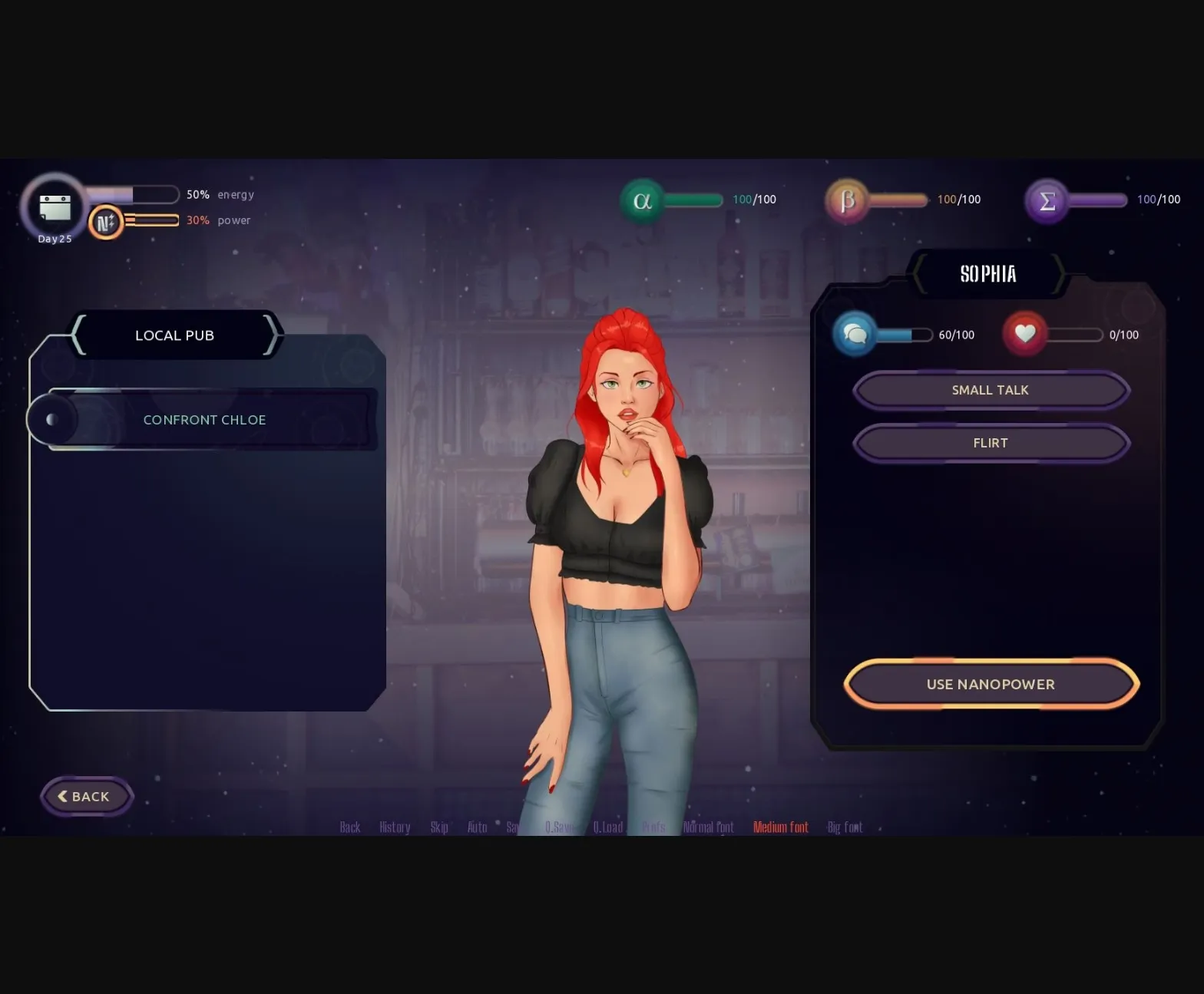
Task: Select Medium font option
Action: pos(780,827)
